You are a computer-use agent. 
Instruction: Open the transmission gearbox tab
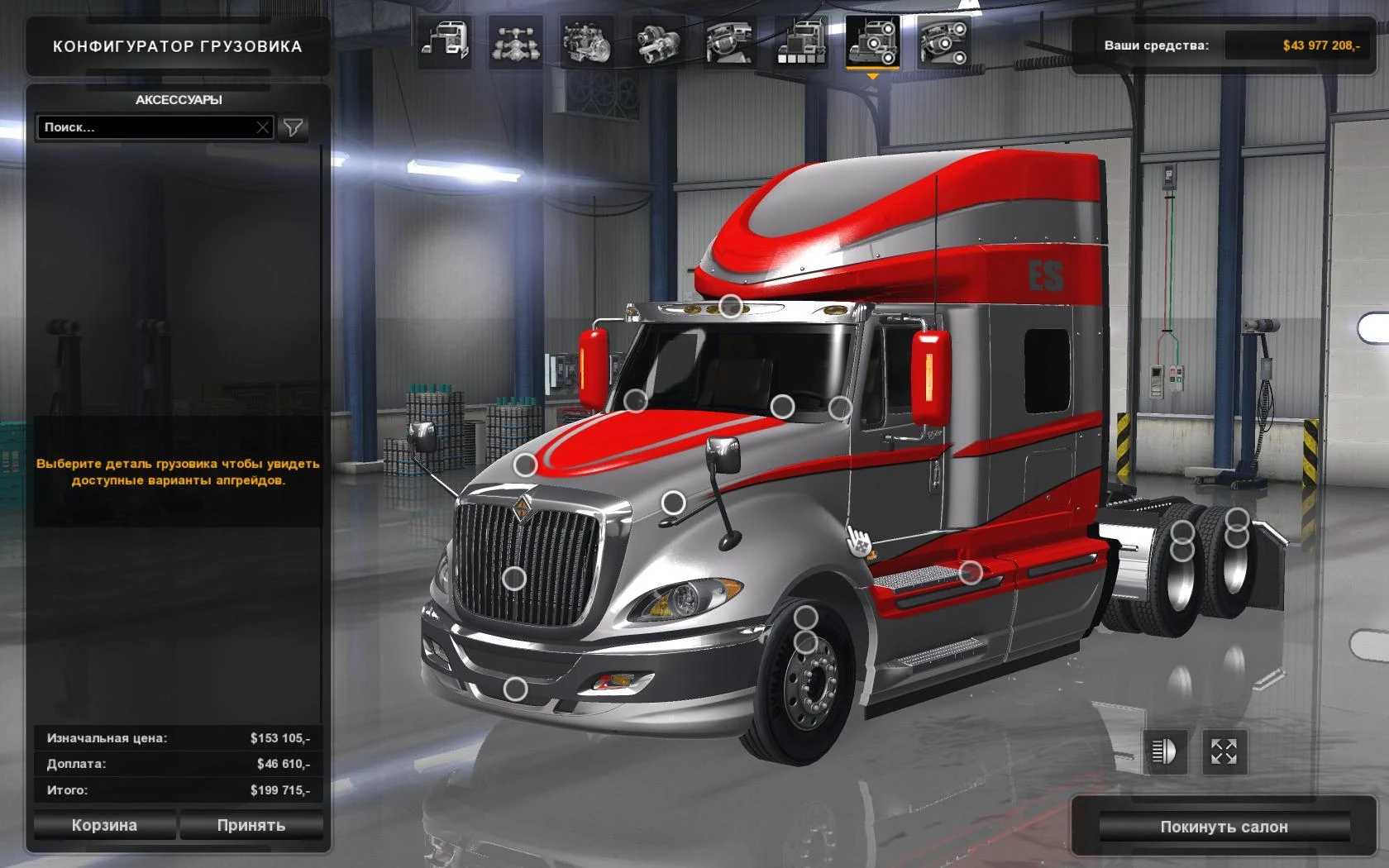pyautogui.click(x=658, y=42)
